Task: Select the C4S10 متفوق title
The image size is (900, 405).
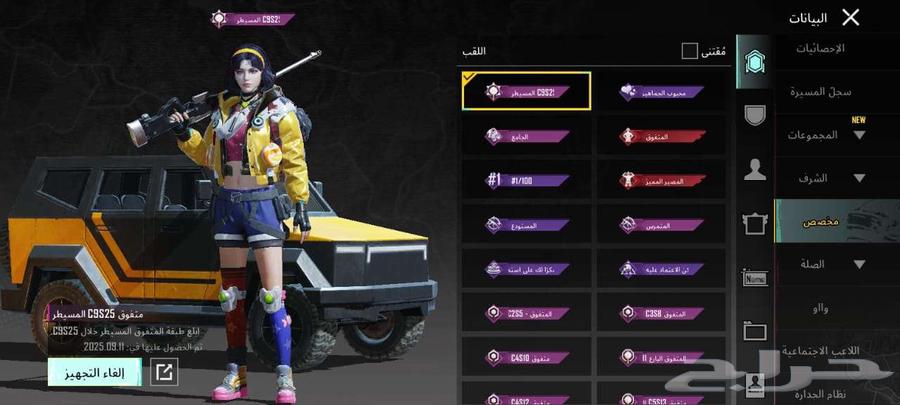Action: click(x=527, y=357)
